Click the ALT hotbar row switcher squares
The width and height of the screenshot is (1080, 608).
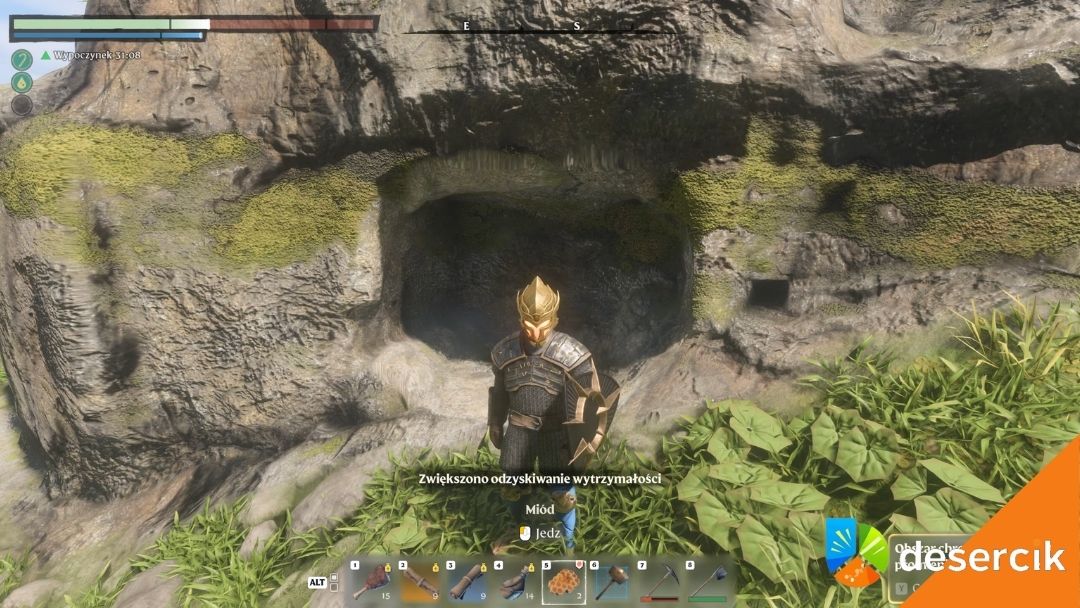334,581
